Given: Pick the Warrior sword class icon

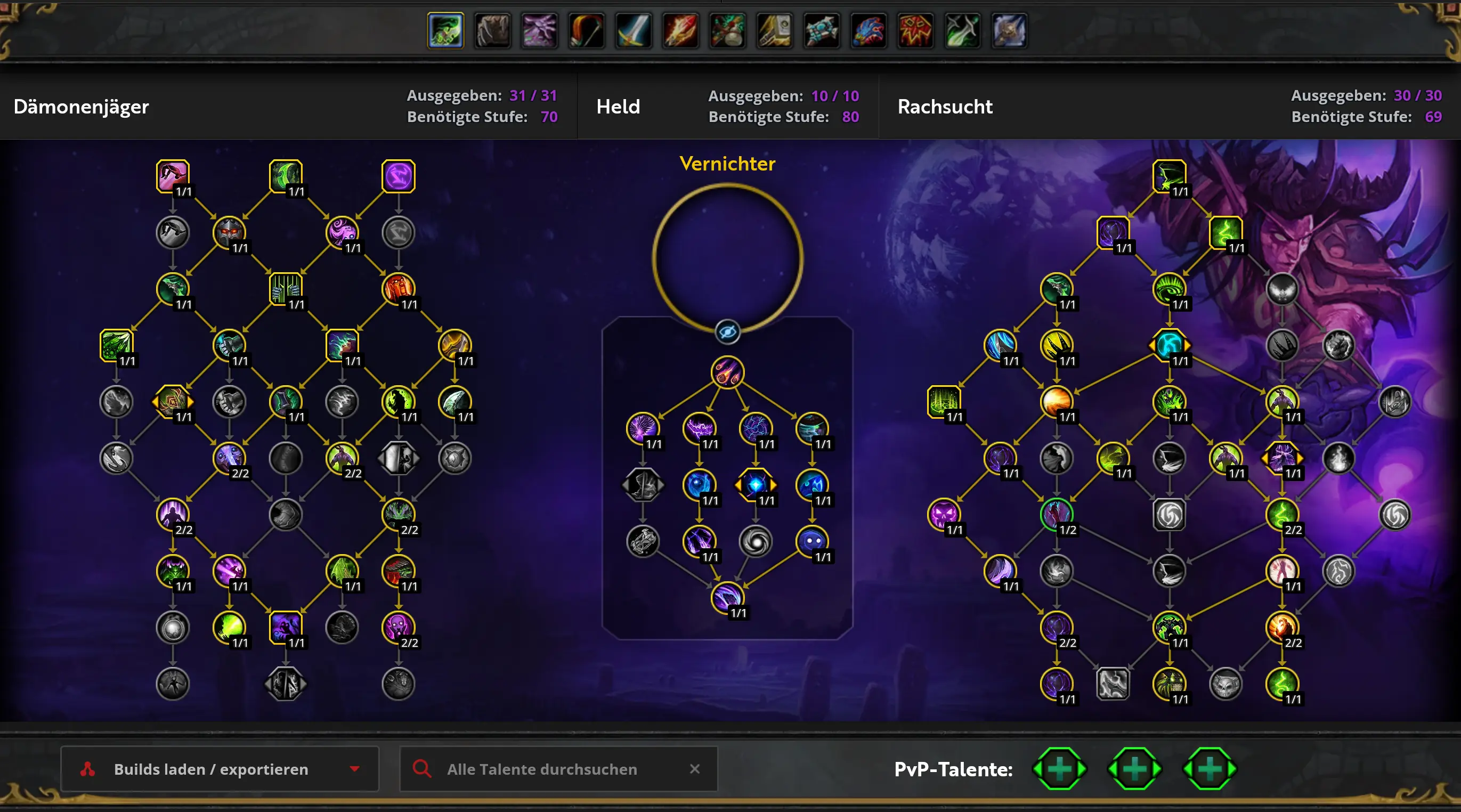Looking at the screenshot, I should point(634,30).
